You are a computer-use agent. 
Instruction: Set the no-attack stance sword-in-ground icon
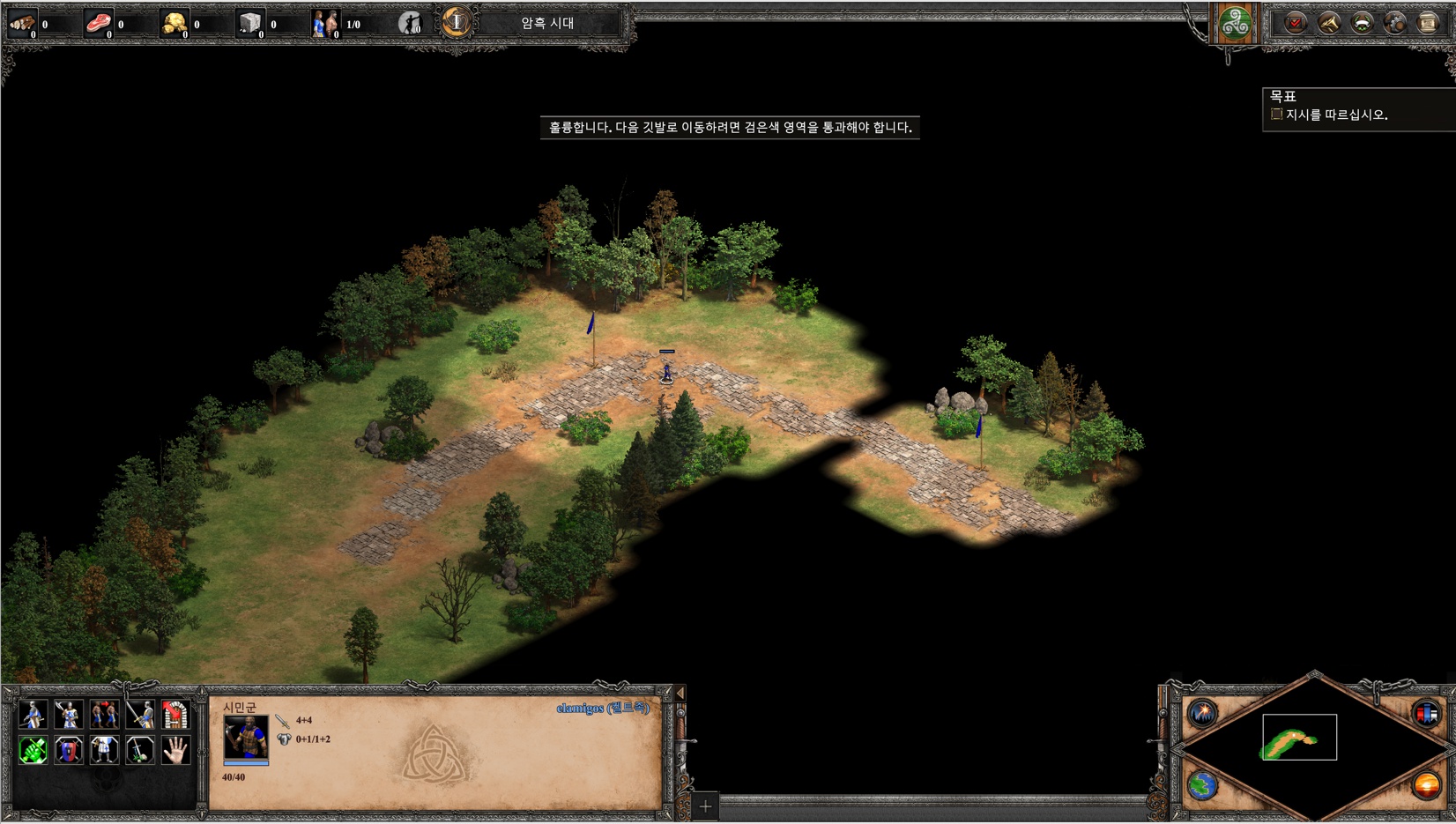pyautogui.click(x=139, y=750)
